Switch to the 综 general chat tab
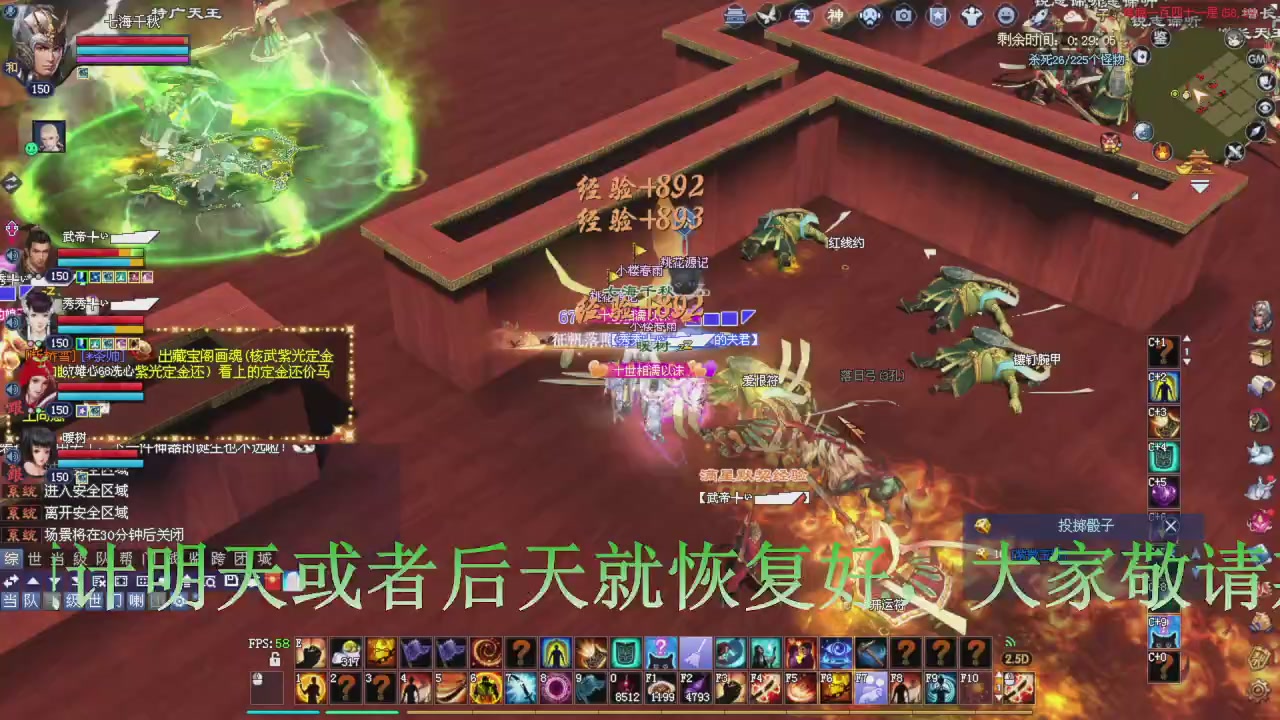The image size is (1280, 720). tap(9, 560)
